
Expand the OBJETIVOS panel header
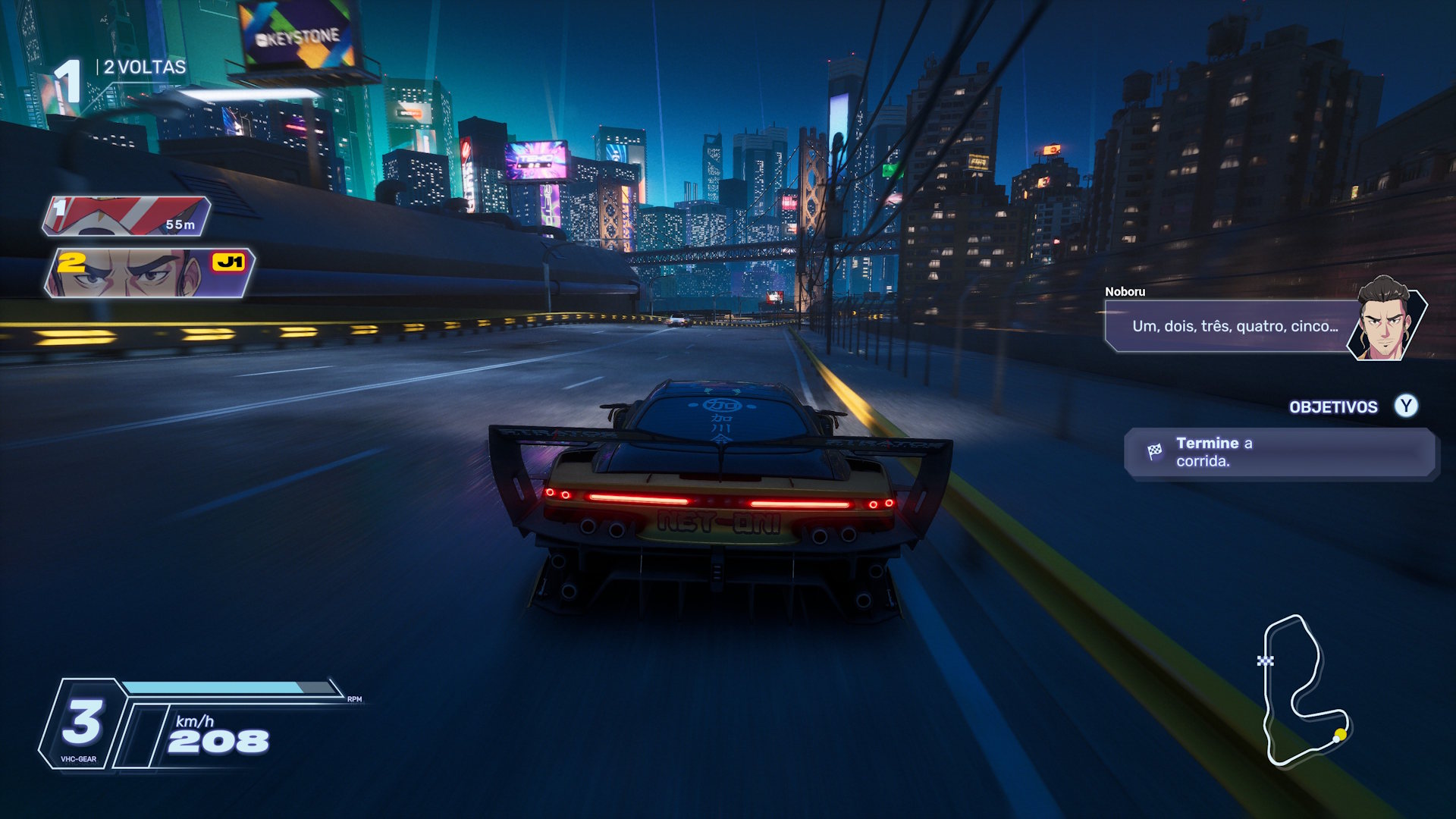point(1333,407)
